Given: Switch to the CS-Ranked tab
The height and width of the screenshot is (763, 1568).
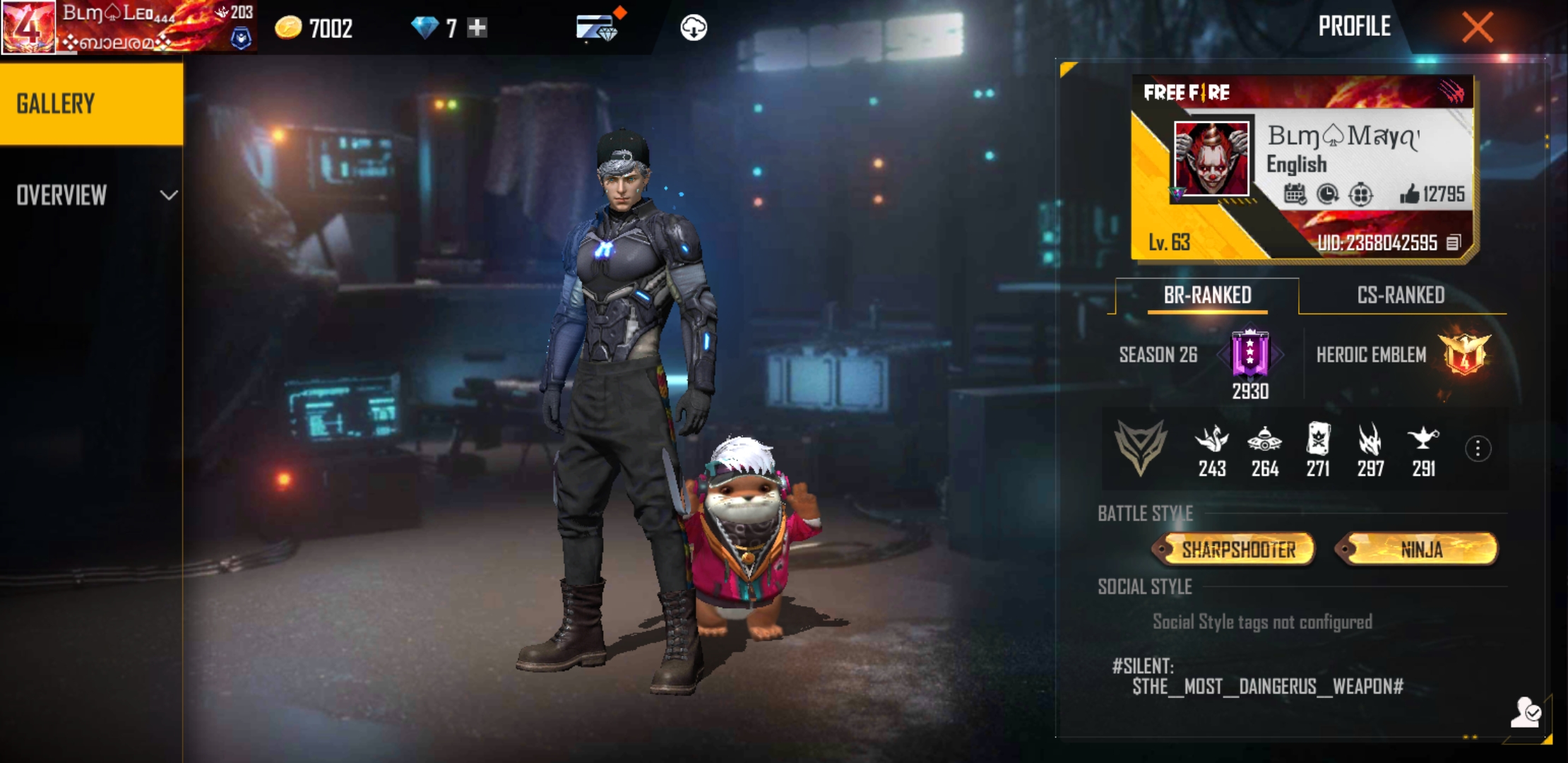Looking at the screenshot, I should (x=1401, y=295).
